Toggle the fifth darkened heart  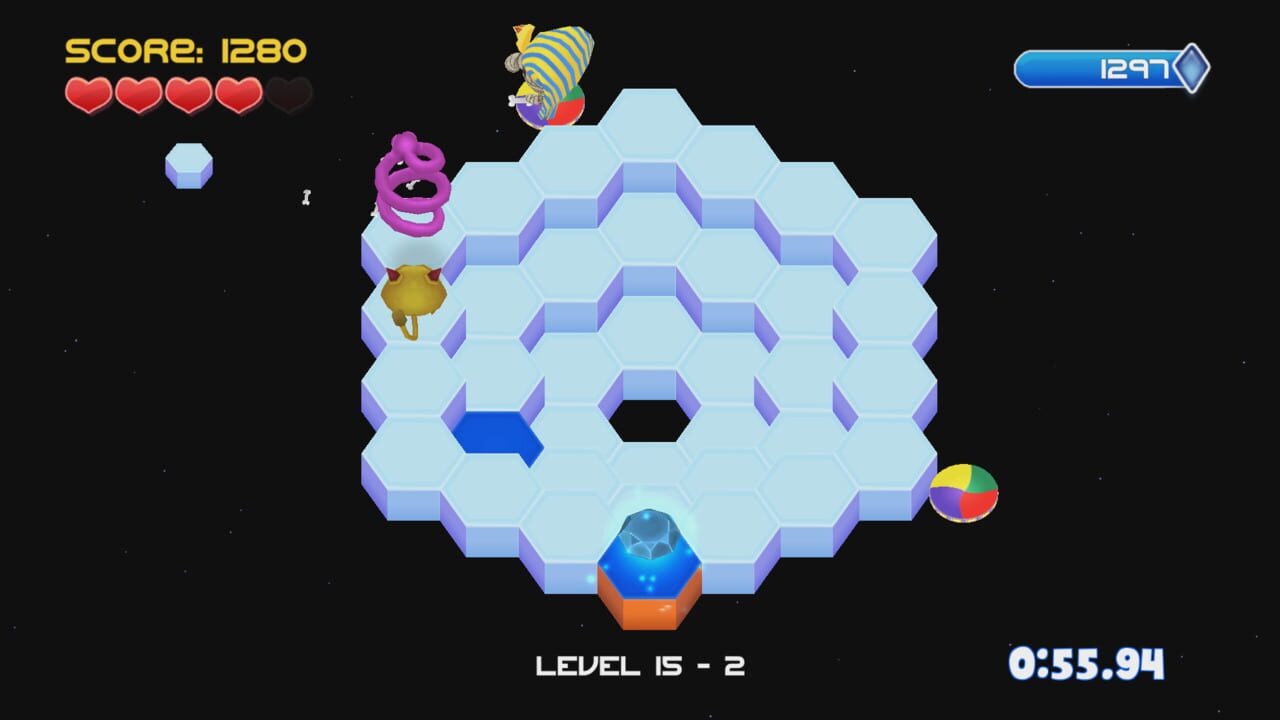click(x=289, y=97)
